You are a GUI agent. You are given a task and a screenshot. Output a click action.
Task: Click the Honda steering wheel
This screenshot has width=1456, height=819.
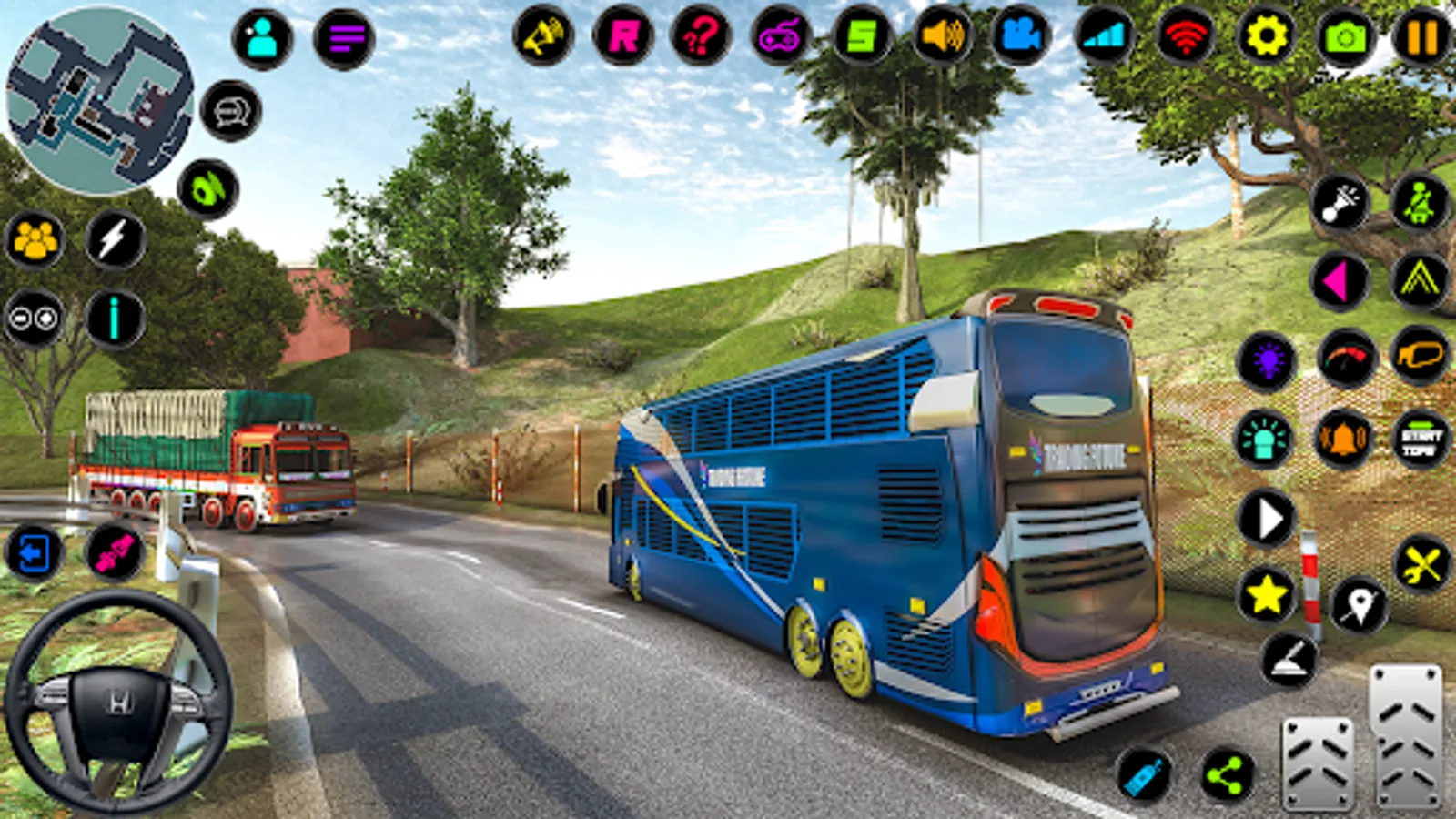click(118, 701)
